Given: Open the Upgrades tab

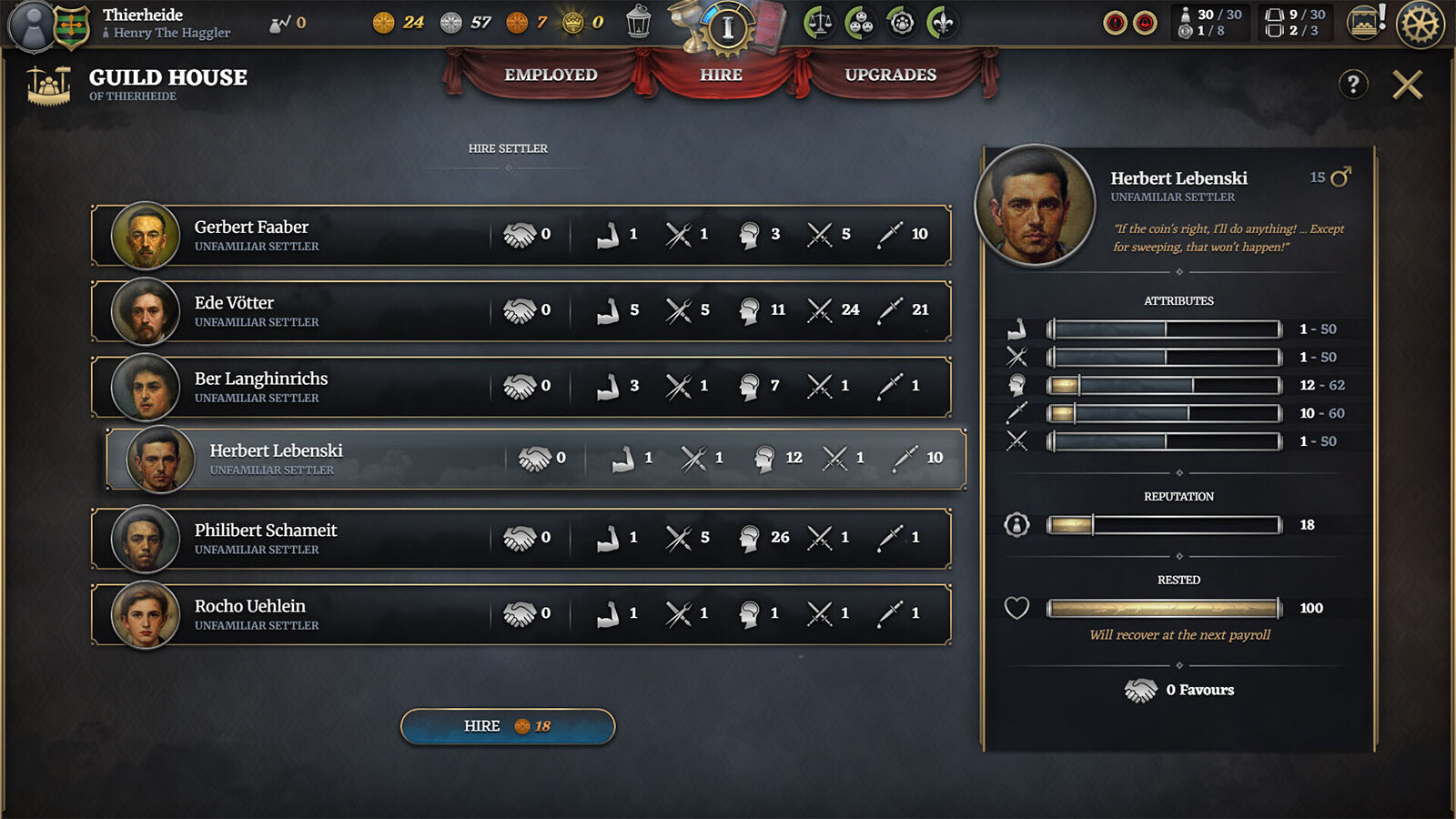Looking at the screenshot, I should pos(890,75).
